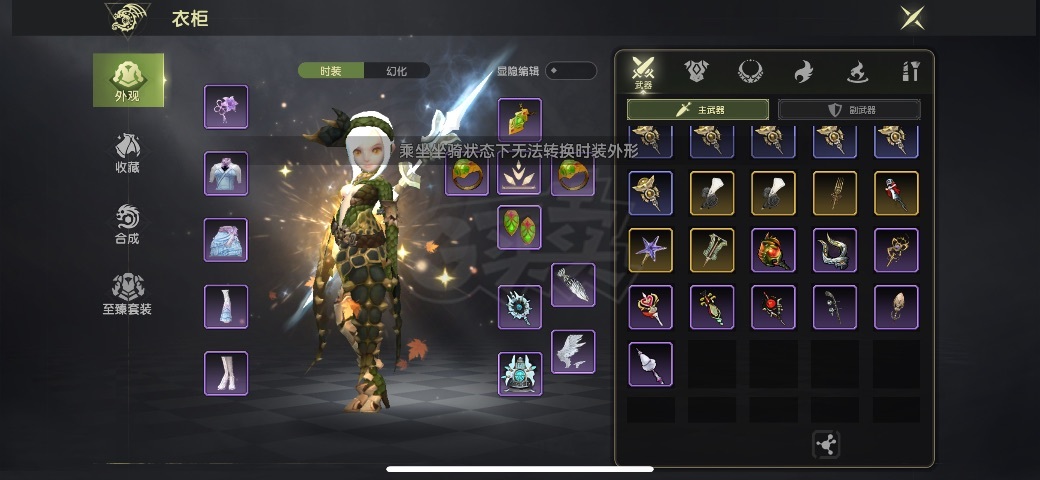Select the white wings costume slot
This screenshot has width=1040, height=480.
click(x=573, y=352)
